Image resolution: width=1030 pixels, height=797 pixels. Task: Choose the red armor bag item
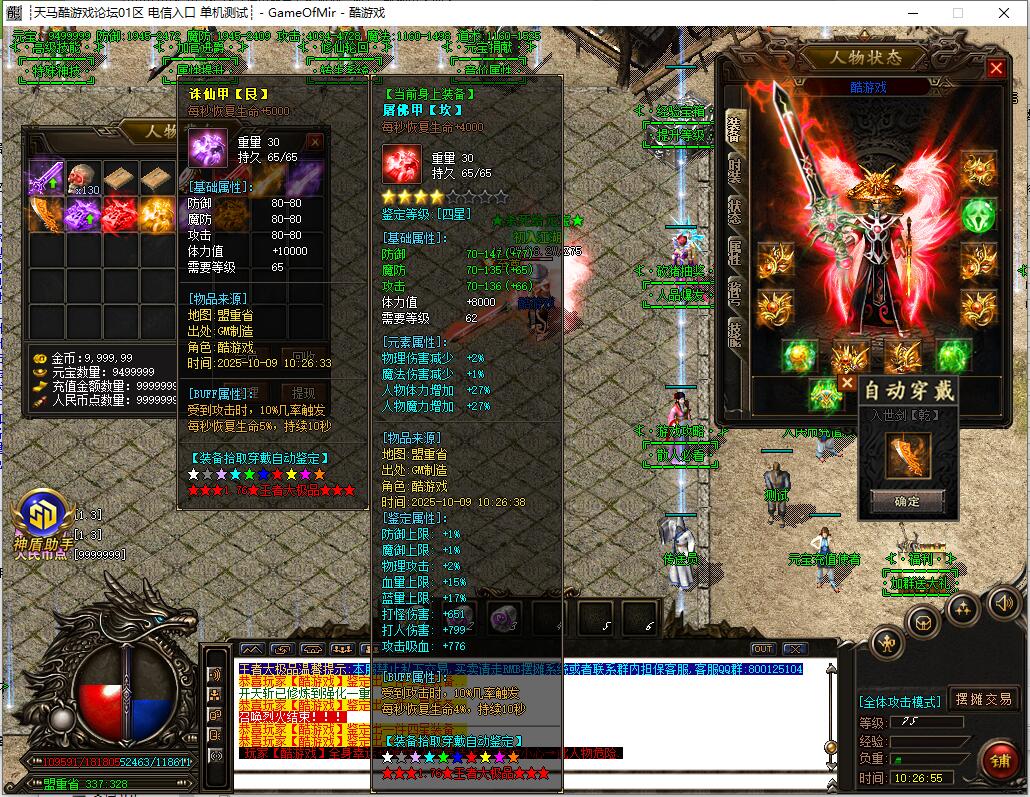click(x=120, y=214)
